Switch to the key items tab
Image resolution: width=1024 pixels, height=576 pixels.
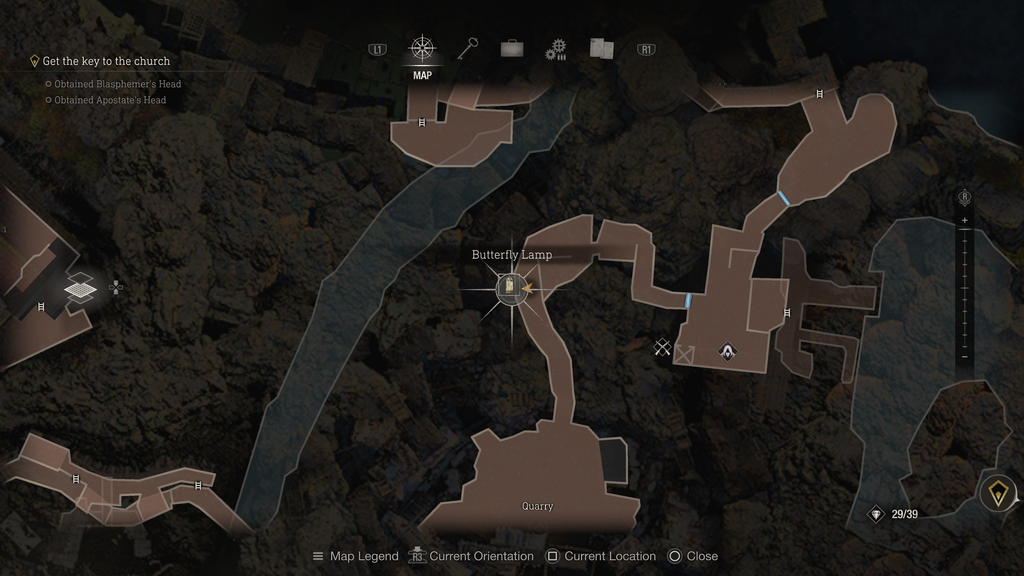pyautogui.click(x=469, y=48)
